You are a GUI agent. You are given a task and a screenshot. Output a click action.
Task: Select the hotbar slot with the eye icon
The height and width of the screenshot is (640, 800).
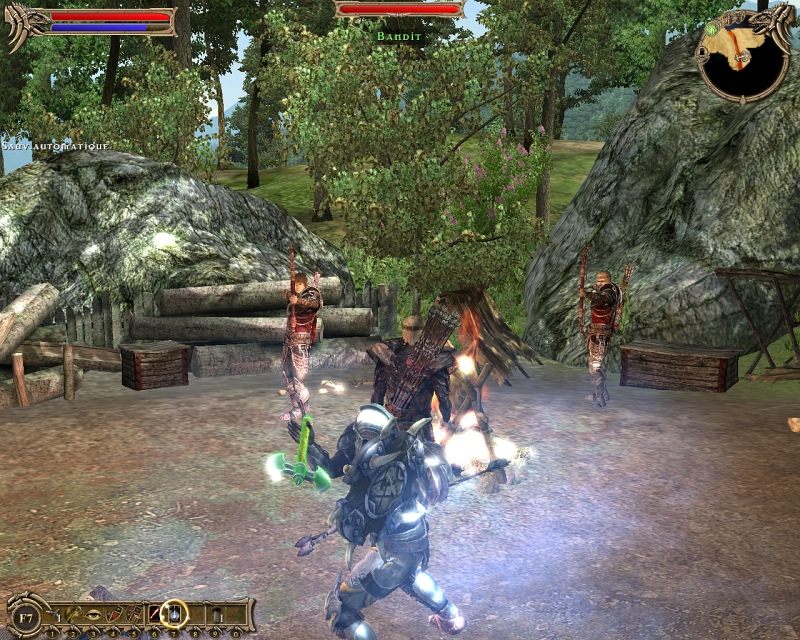point(93,613)
